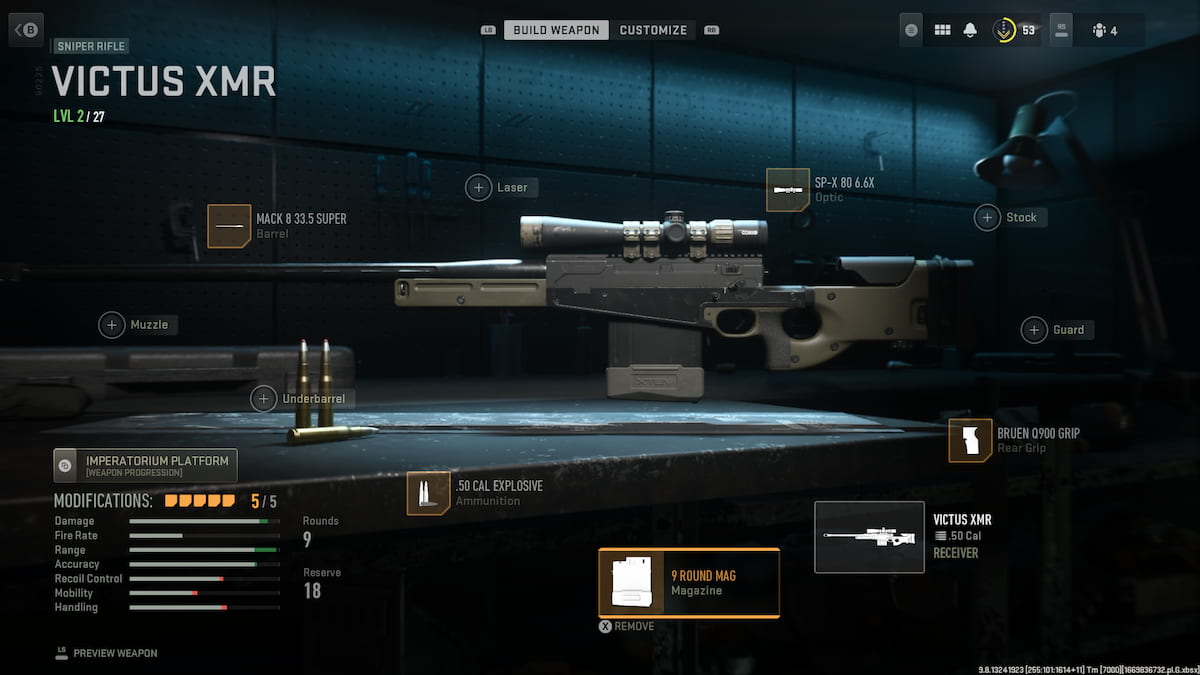1200x675 pixels.
Task: Switch to the Build Weapon tab
Action: pos(557,30)
